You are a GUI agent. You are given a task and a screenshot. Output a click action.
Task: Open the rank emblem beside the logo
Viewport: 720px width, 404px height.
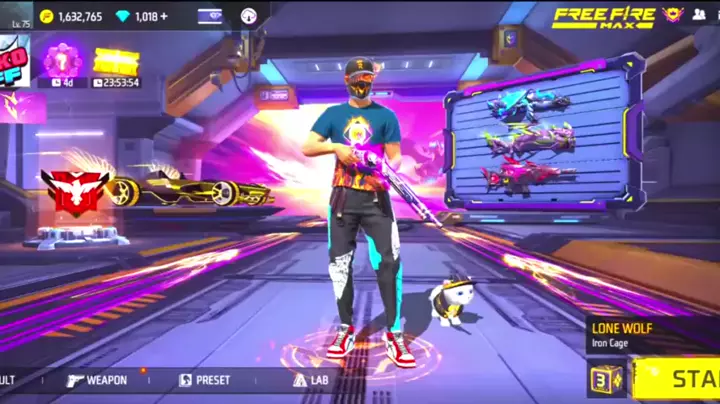click(673, 15)
